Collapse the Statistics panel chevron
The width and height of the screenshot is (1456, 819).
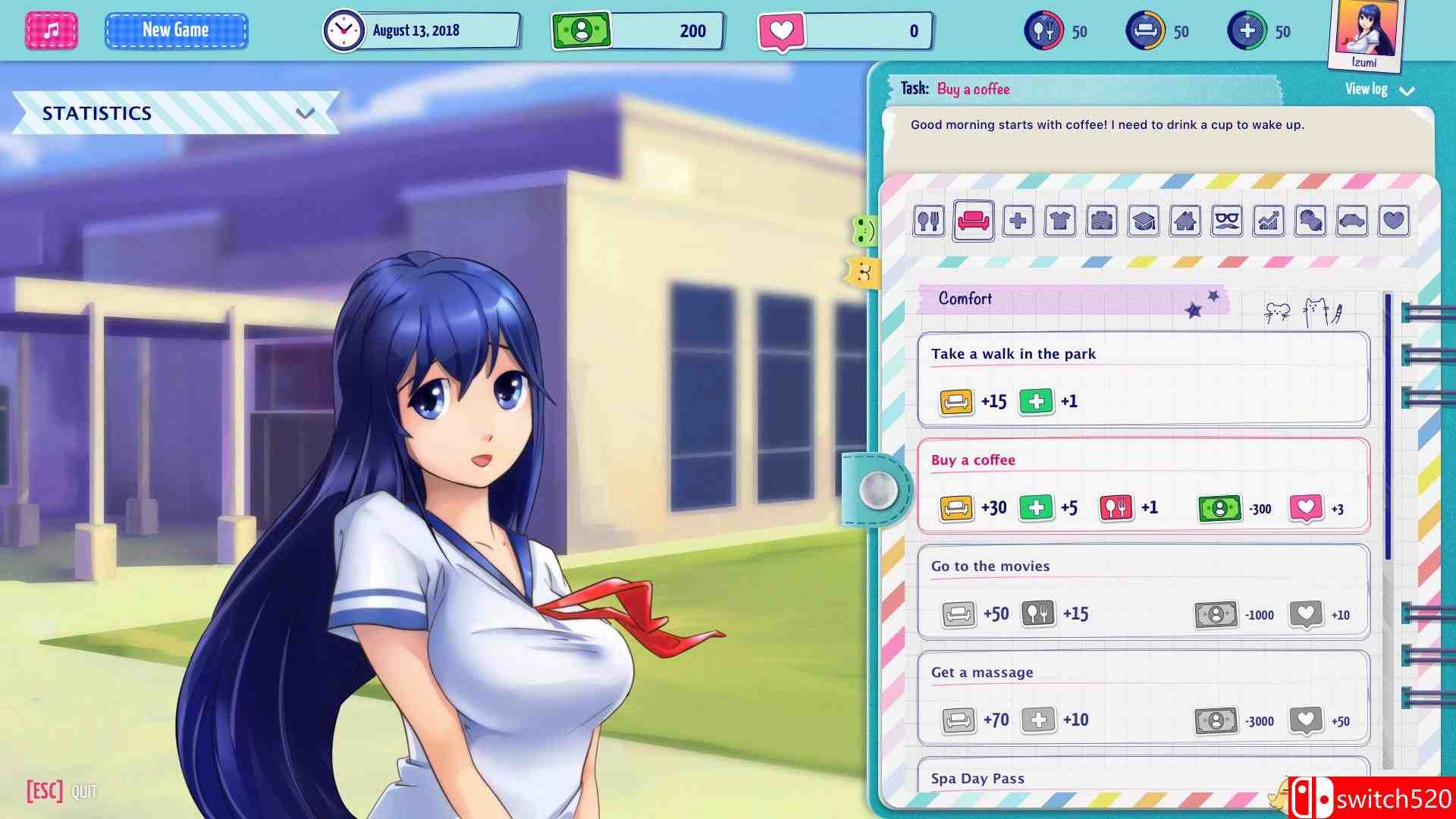point(306,114)
